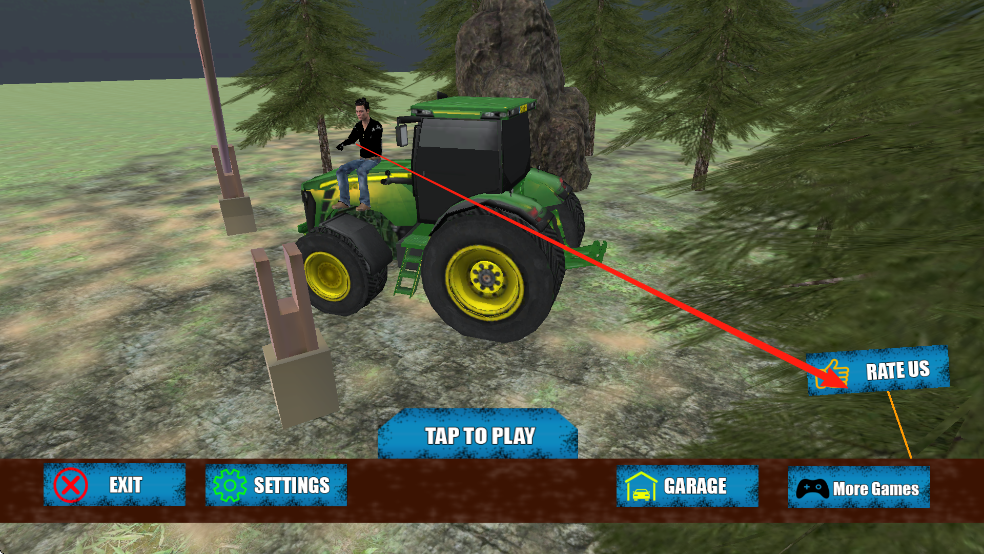
Task: Open the GARAGE
Action: (687, 486)
